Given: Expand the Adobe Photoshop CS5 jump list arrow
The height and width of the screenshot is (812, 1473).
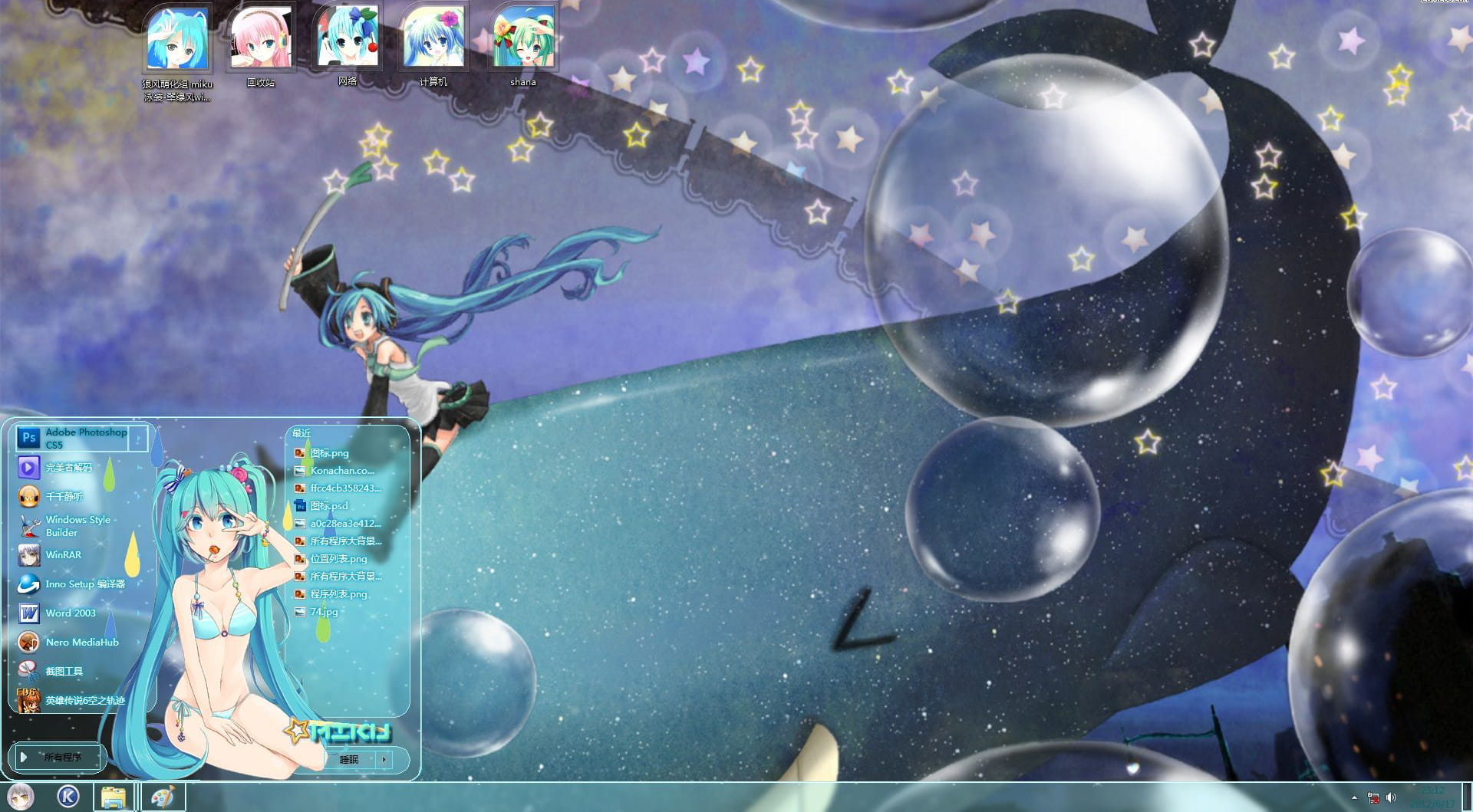Looking at the screenshot, I should (138, 437).
